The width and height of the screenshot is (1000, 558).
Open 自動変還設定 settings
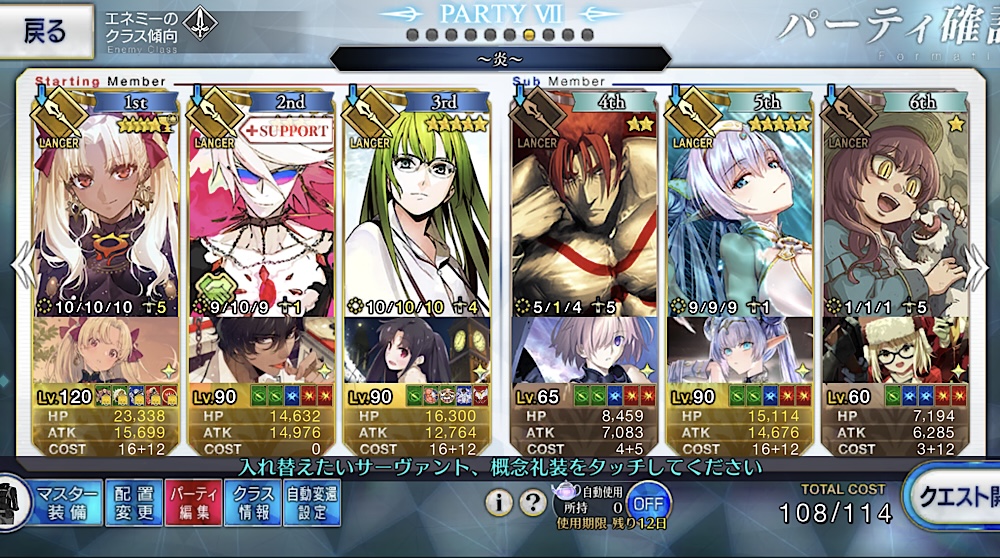pos(312,502)
